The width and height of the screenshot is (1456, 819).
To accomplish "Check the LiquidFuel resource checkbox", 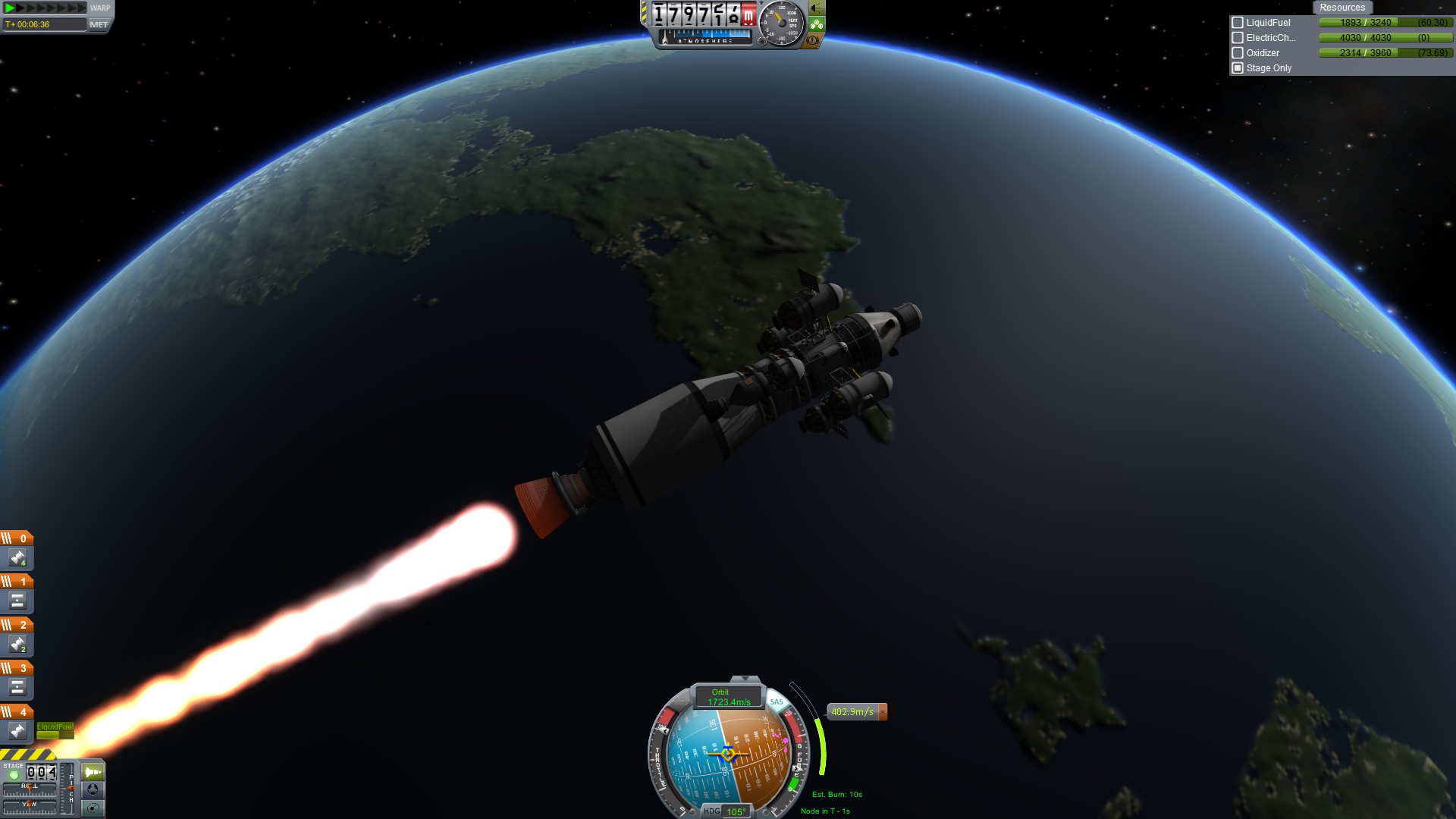I will [1238, 23].
